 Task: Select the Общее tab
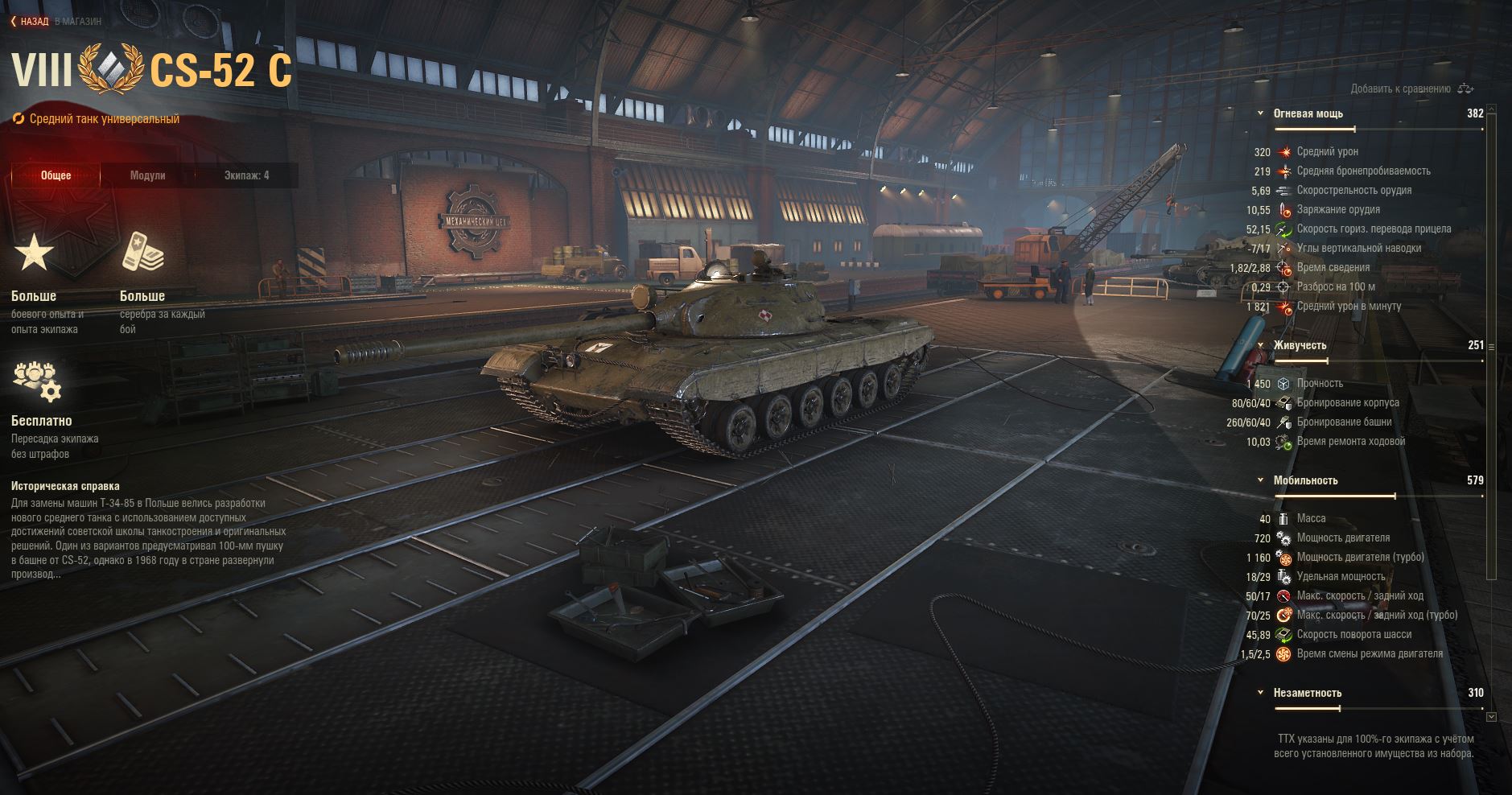pos(56,175)
